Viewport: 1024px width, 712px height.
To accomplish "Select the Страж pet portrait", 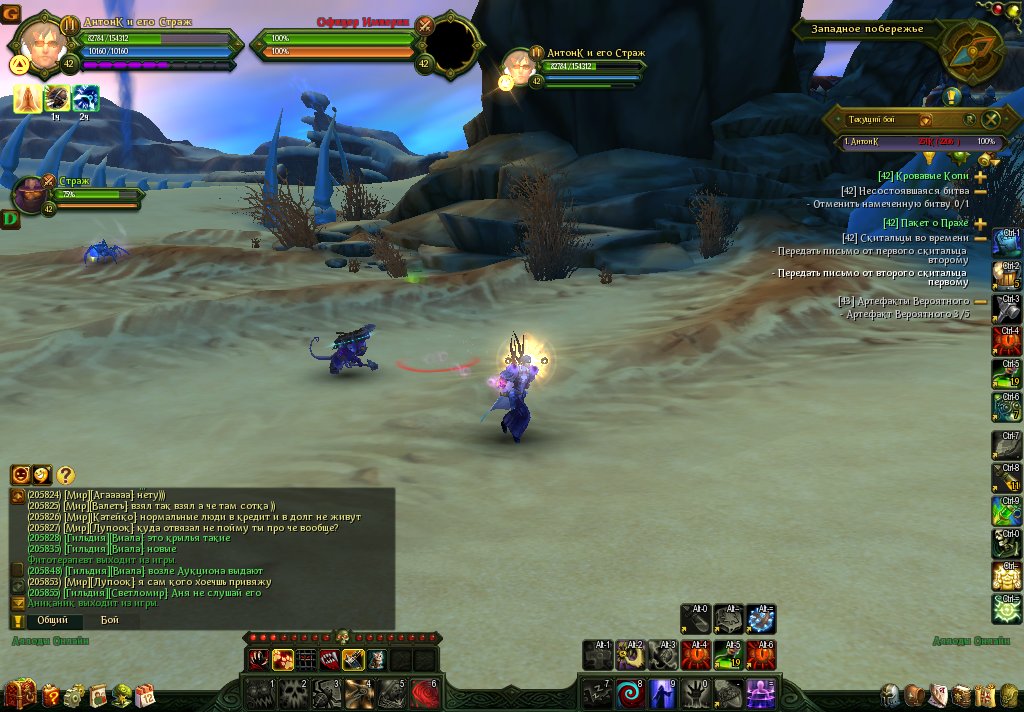I will tap(32, 194).
